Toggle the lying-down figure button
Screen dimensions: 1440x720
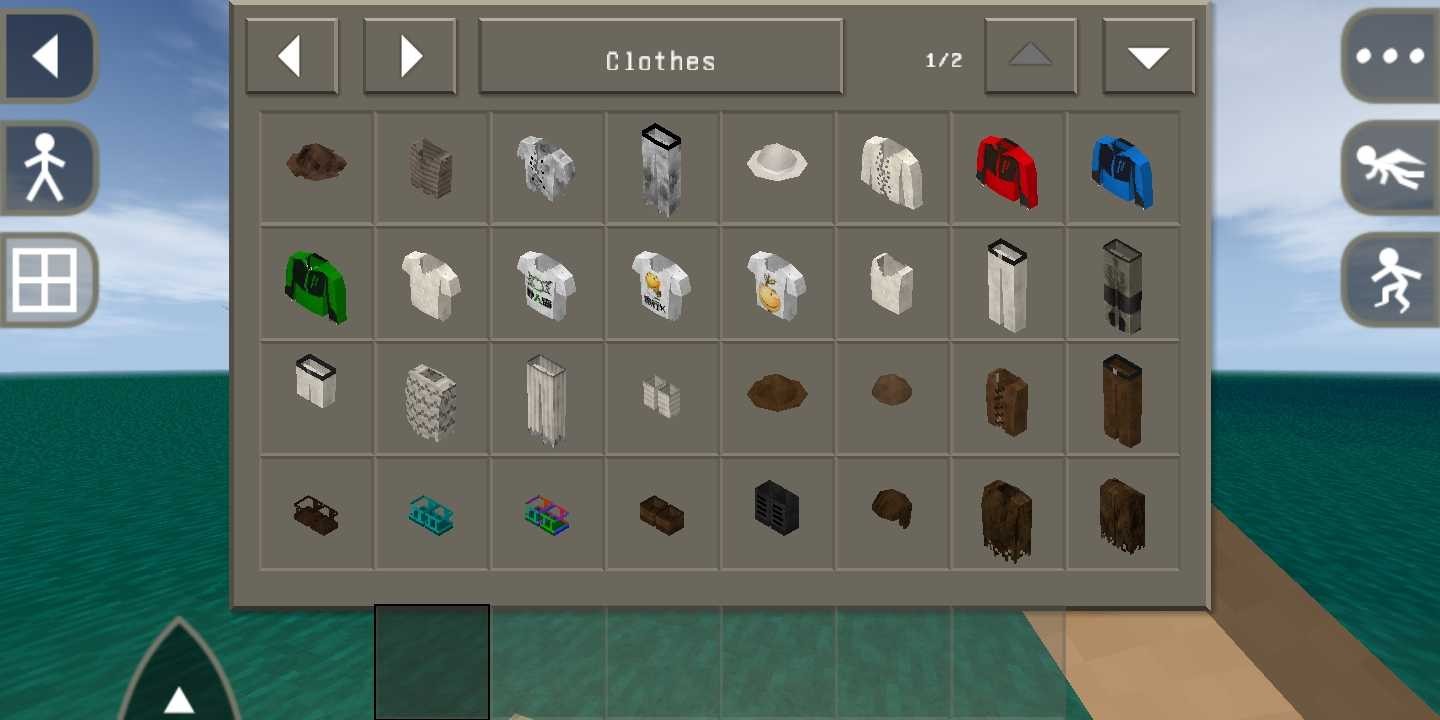coord(1390,168)
